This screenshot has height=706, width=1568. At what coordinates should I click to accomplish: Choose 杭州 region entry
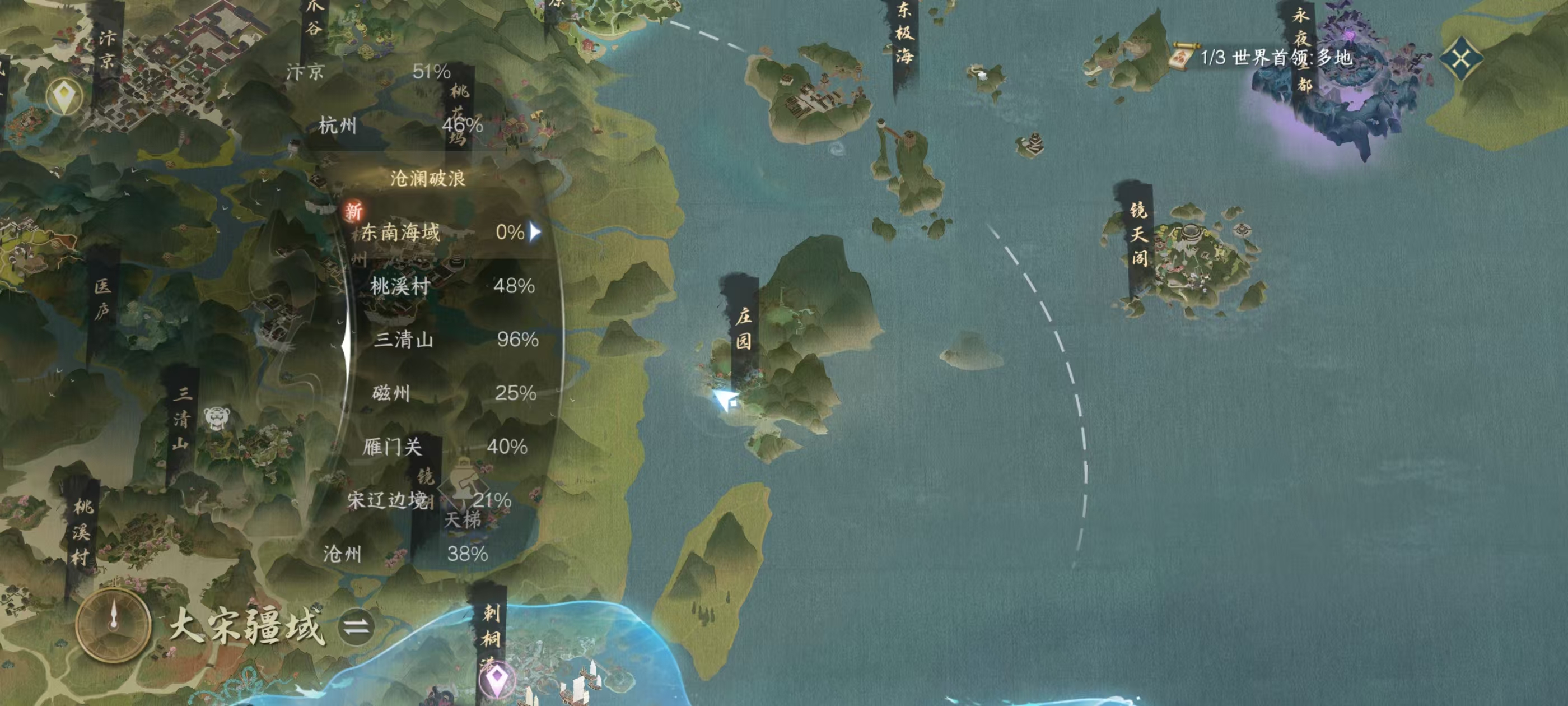coord(400,126)
